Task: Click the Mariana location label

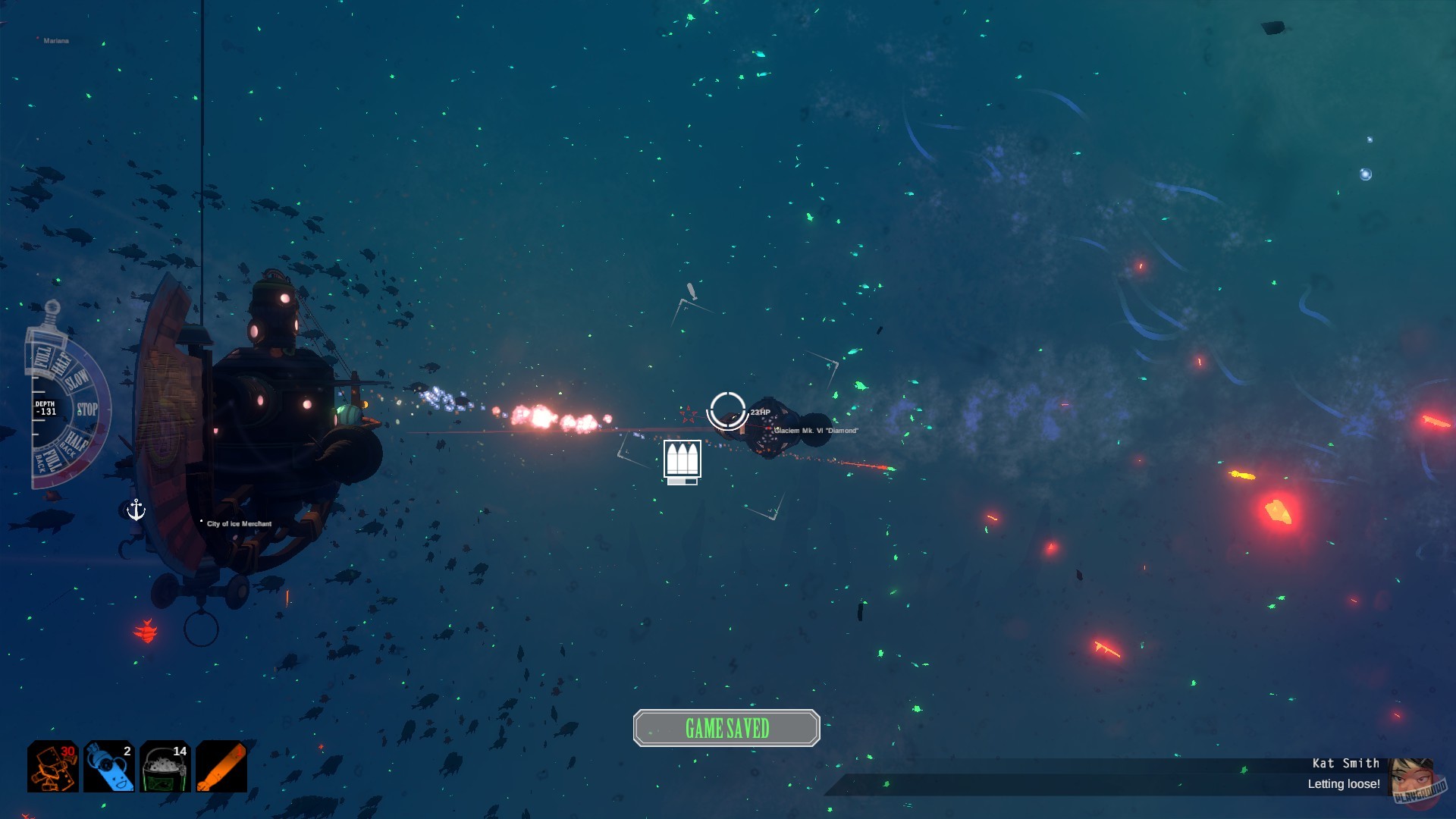Action: [57, 42]
